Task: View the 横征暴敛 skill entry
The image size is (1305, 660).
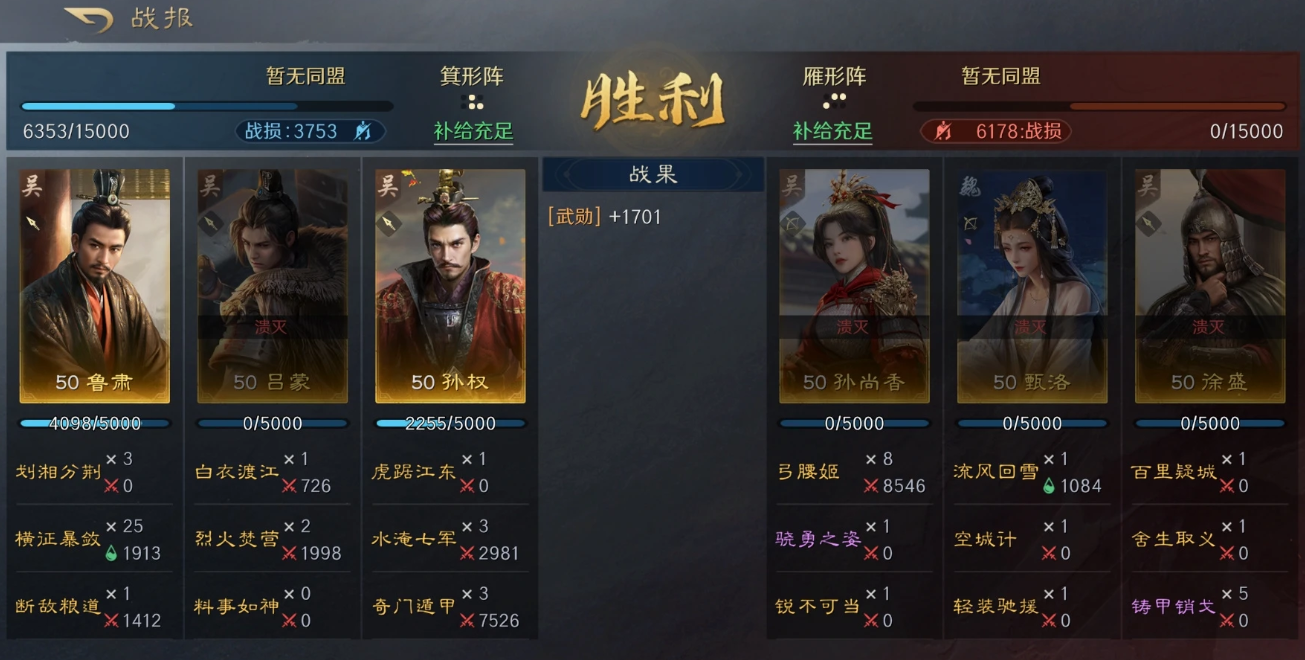Action: click(58, 540)
